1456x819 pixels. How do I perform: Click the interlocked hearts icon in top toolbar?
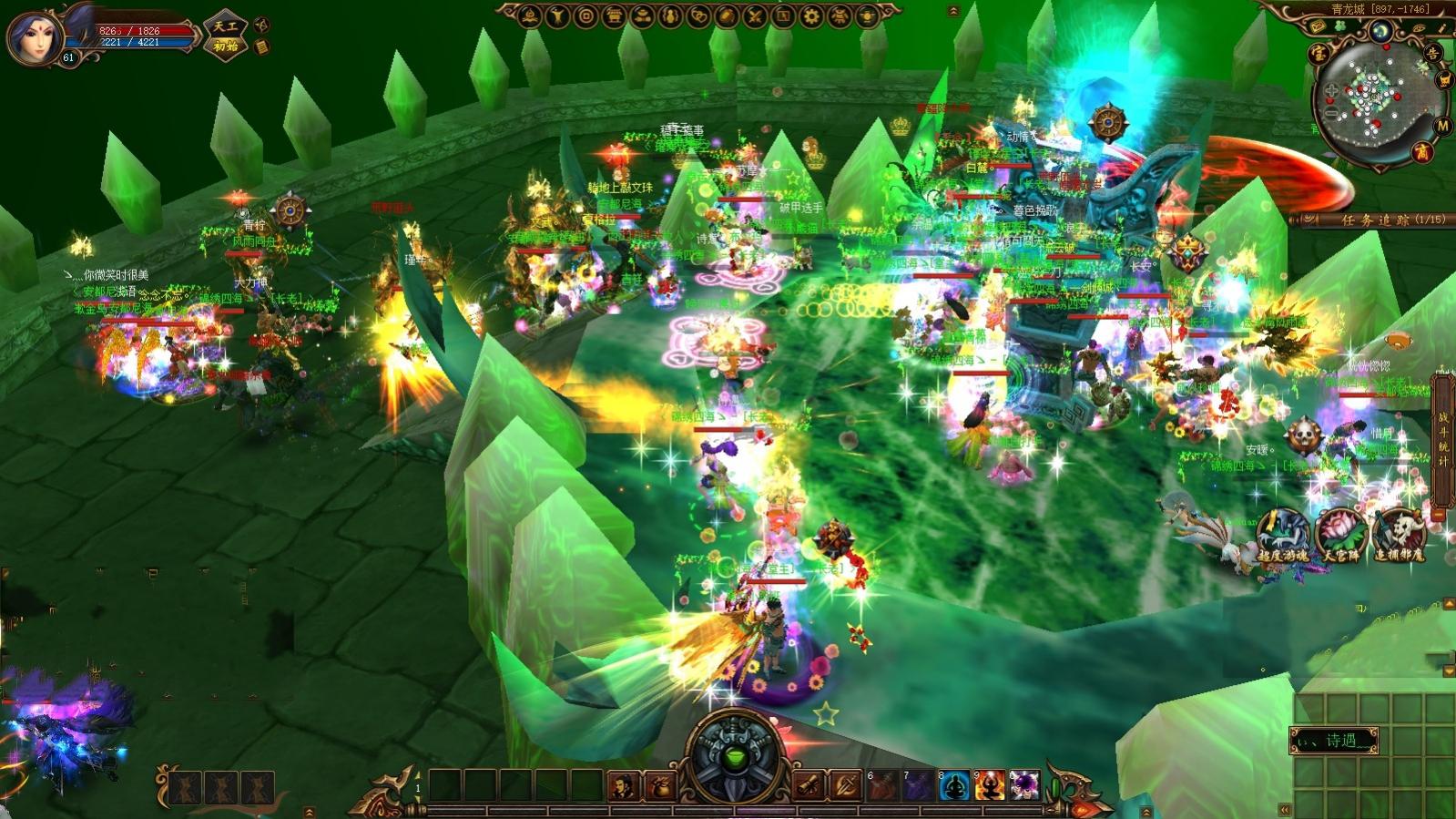697,15
